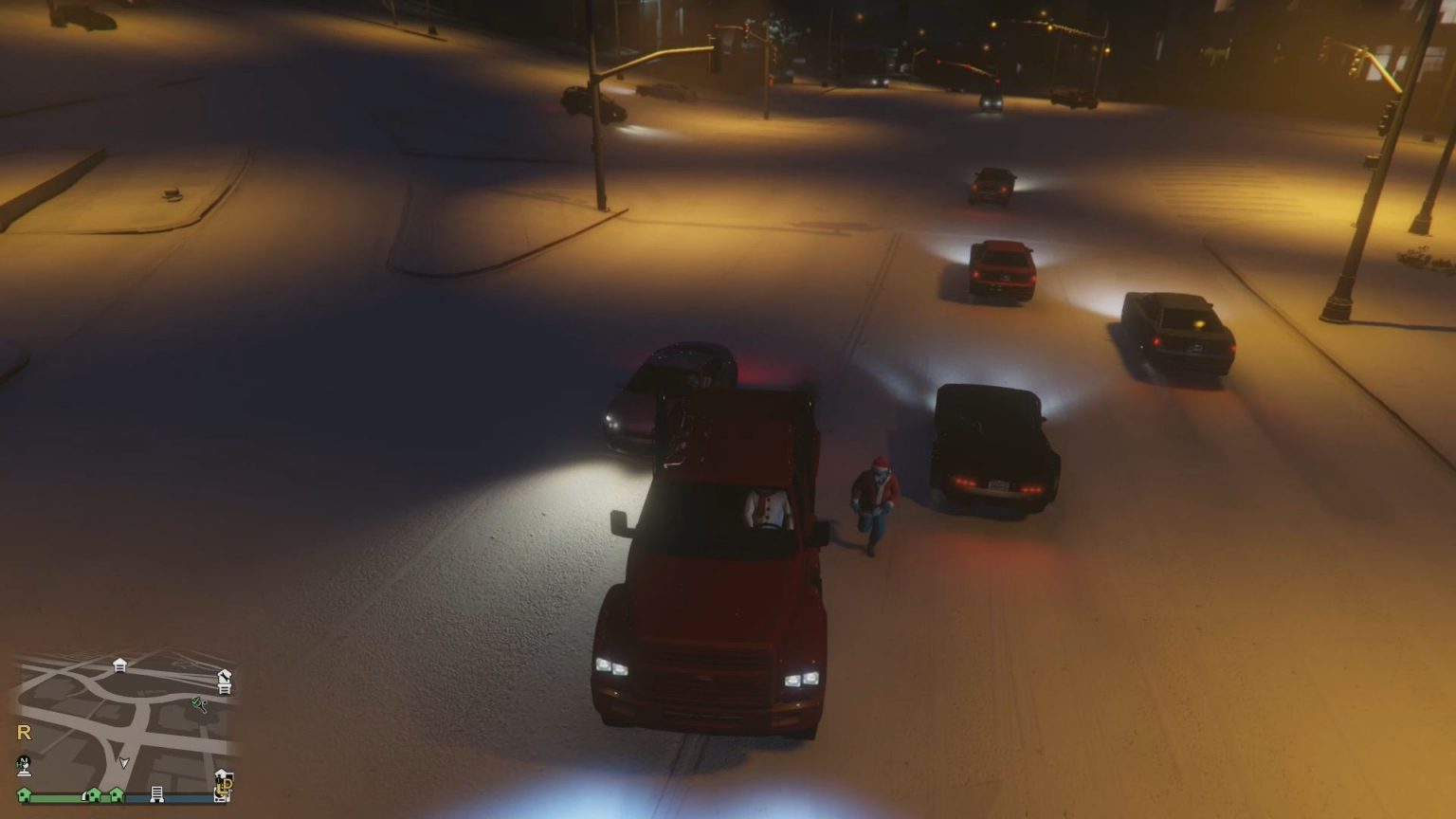
Task: Click the white building blip above the armor bar
Action: [x=157, y=794]
